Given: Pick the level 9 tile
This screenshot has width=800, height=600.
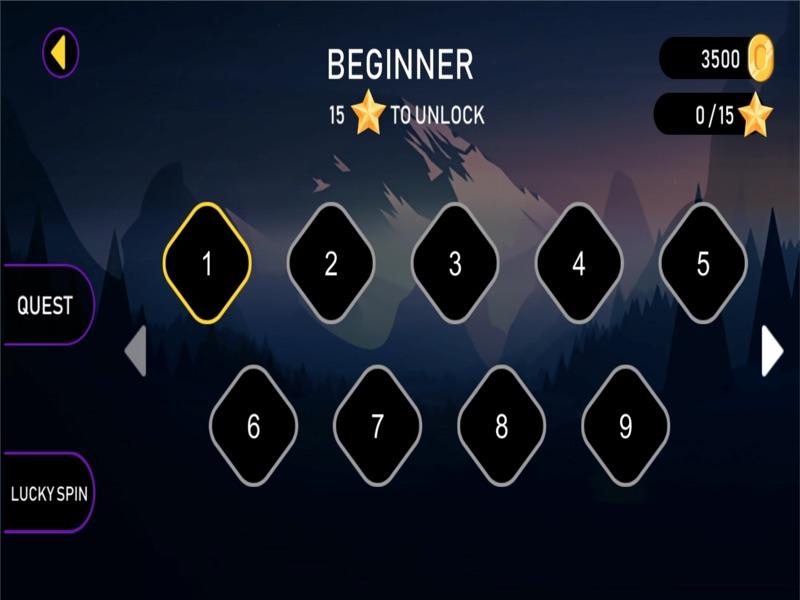Looking at the screenshot, I should tap(625, 427).
